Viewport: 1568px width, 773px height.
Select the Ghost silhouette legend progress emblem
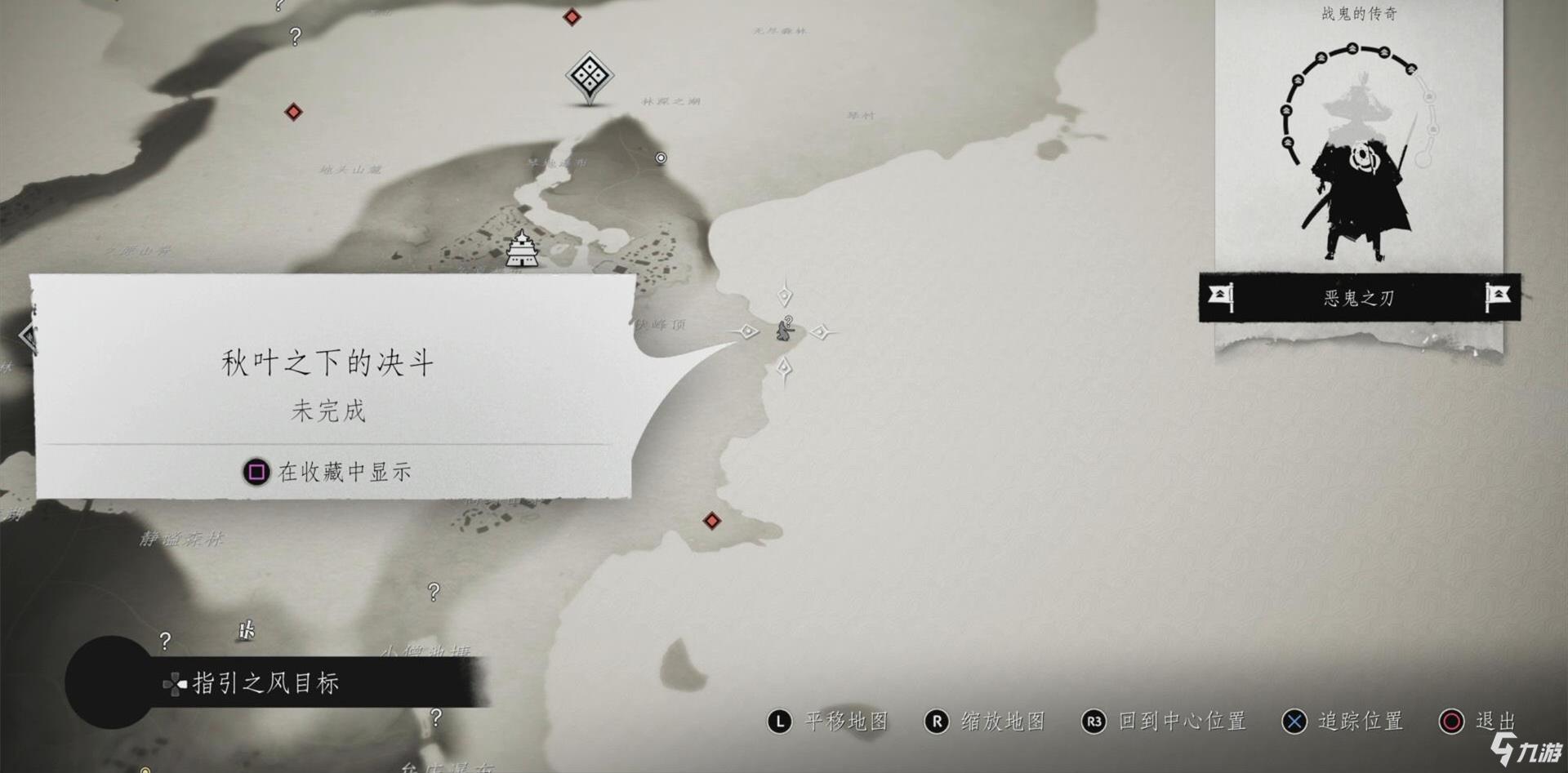(x=1359, y=155)
